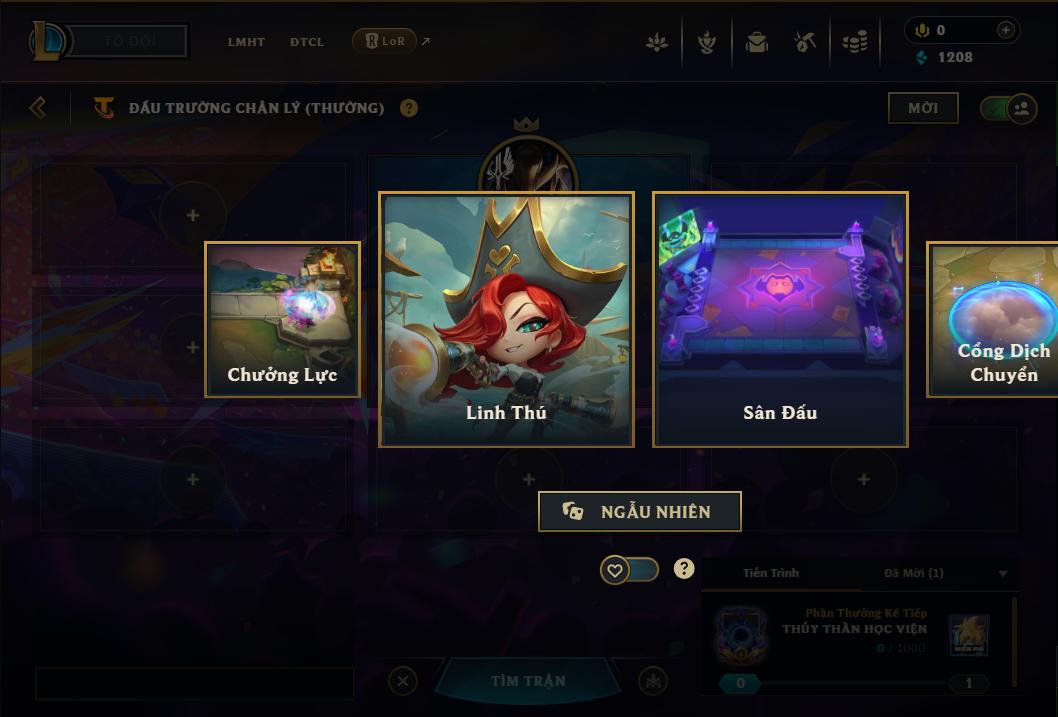This screenshot has width=1058, height=717.
Task: Add currency with the plus button
Action: 1006,30
